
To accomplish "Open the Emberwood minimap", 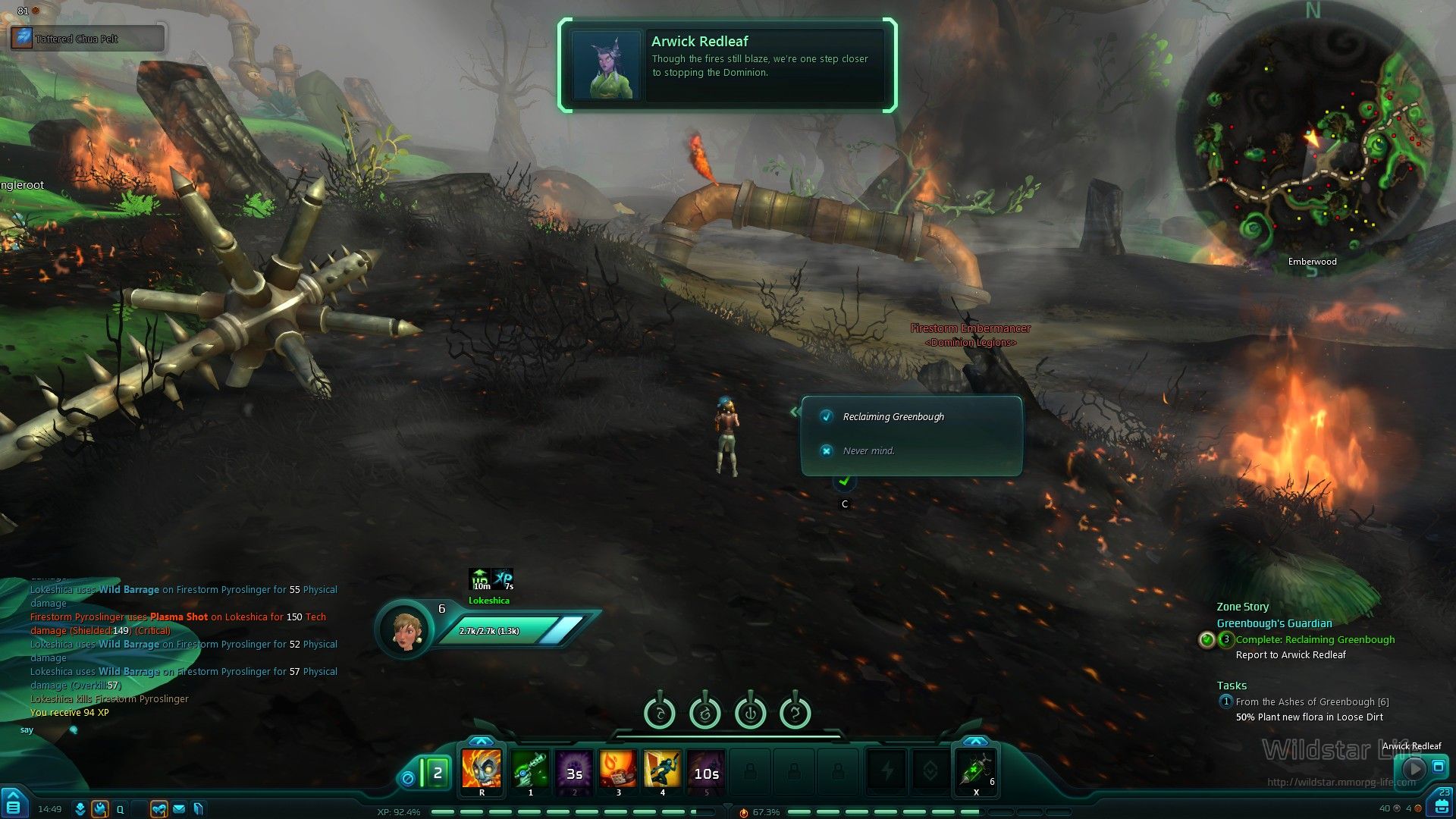I will [1312, 140].
